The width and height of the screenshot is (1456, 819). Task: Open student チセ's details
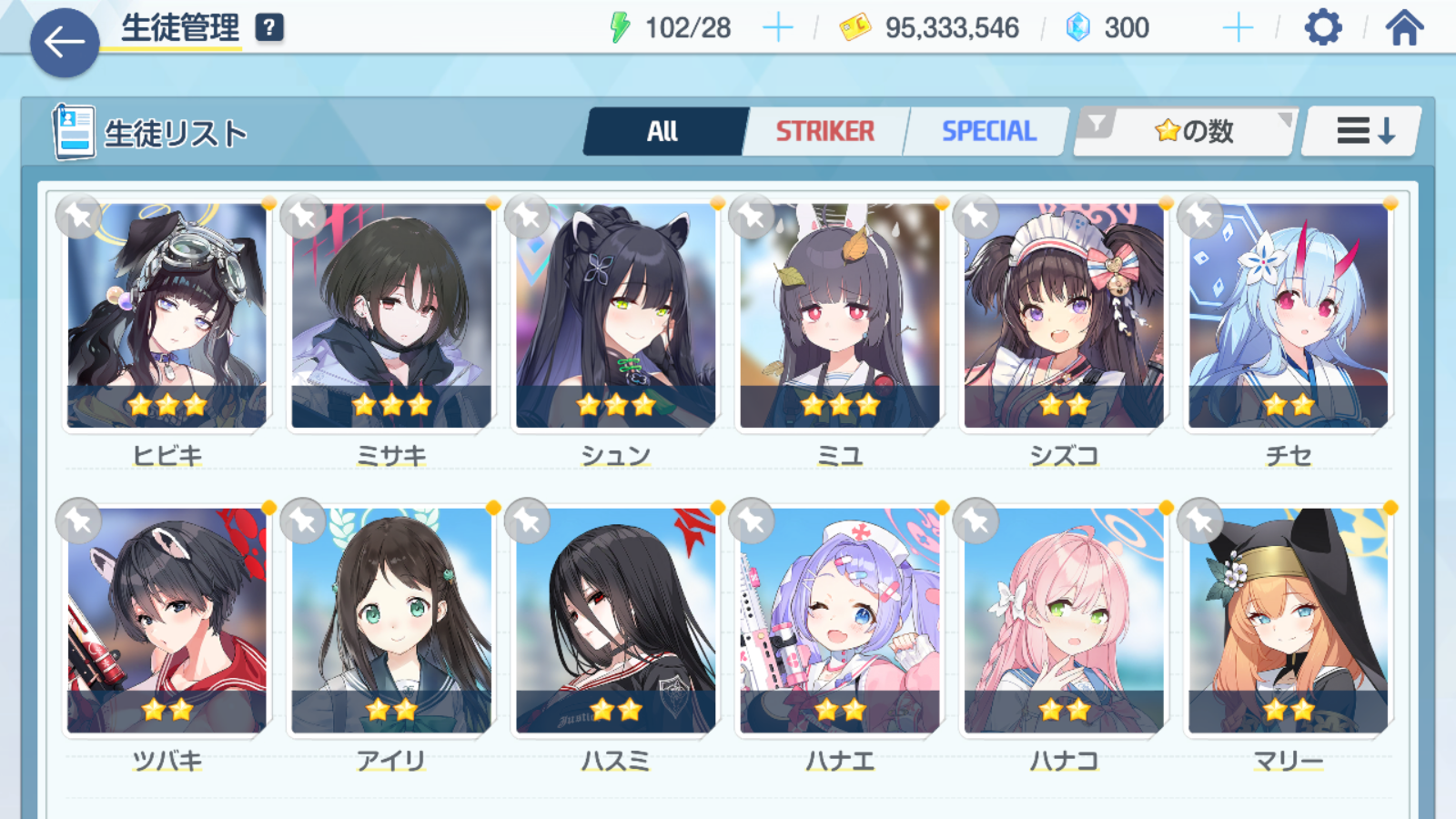[x=1289, y=316]
